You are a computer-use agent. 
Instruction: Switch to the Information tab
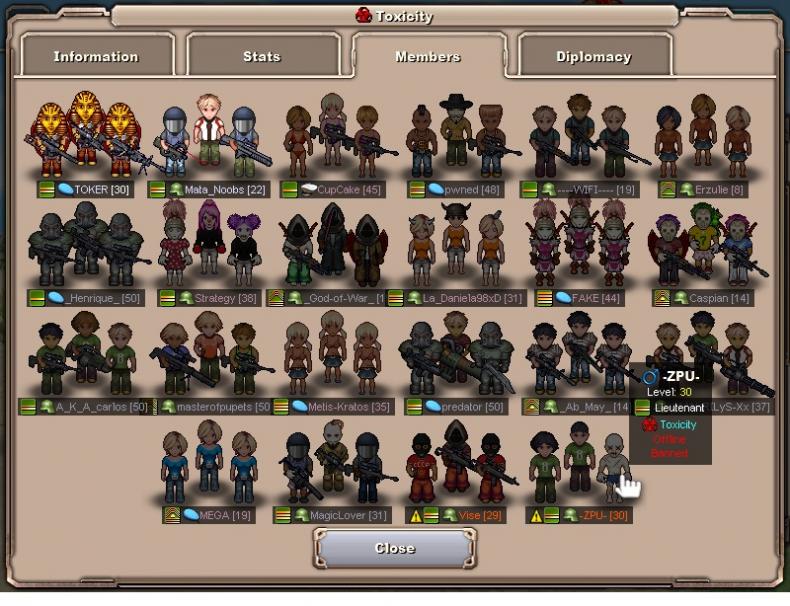(96, 56)
